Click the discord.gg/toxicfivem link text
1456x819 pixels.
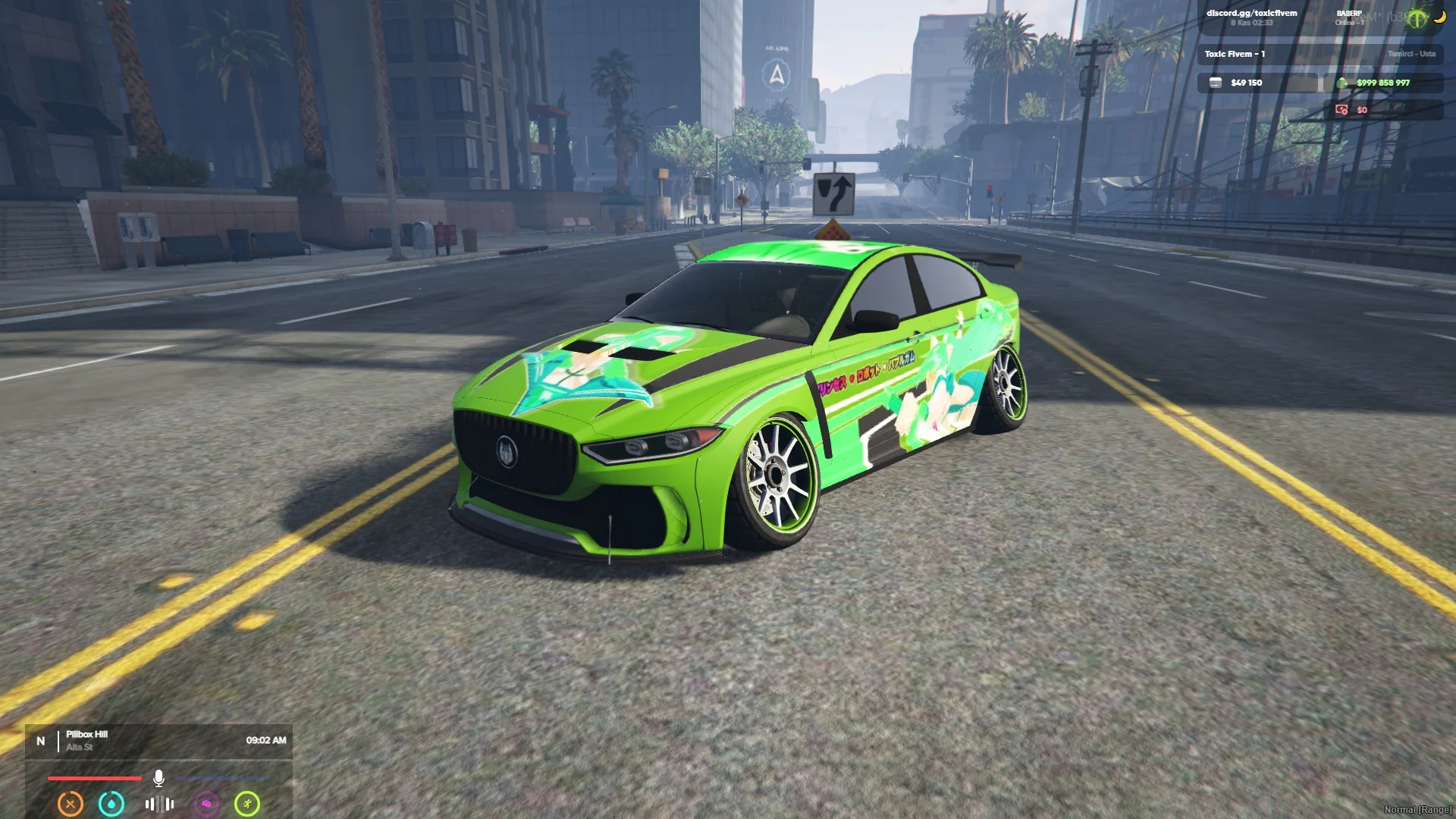[x=1251, y=13]
